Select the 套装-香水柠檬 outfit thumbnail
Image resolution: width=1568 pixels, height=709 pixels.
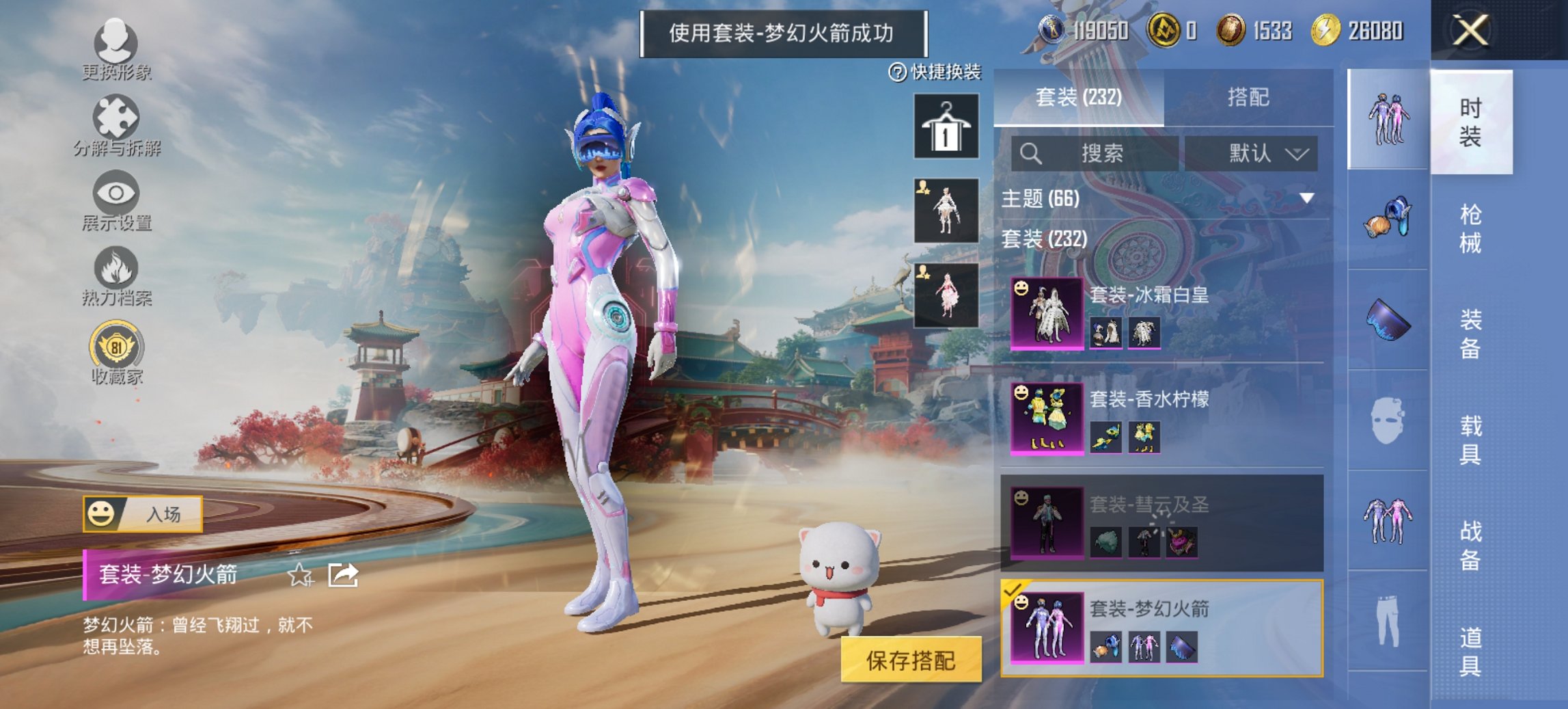pyautogui.click(x=1046, y=420)
